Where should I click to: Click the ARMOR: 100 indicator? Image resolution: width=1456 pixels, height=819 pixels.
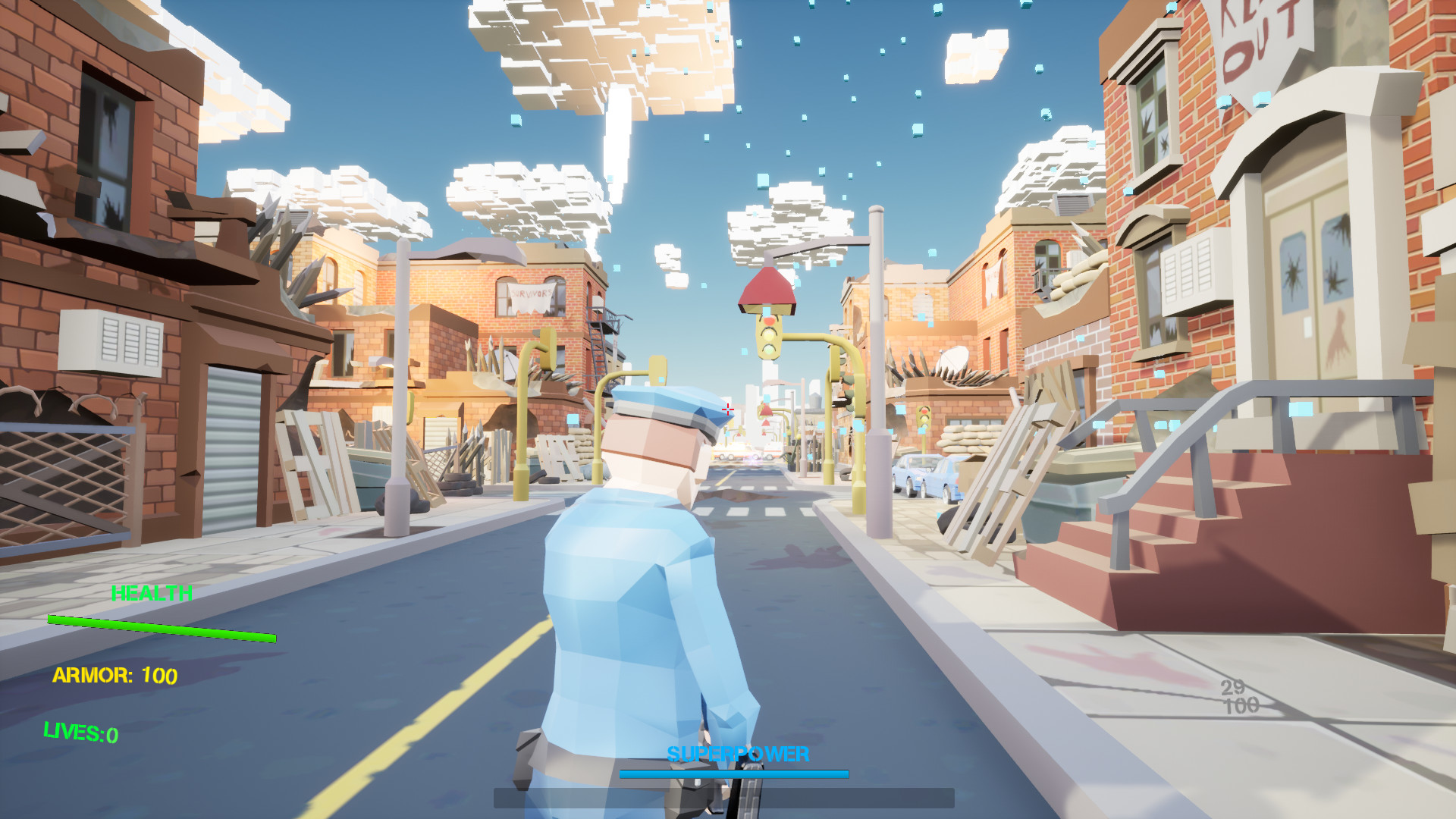pos(115,673)
